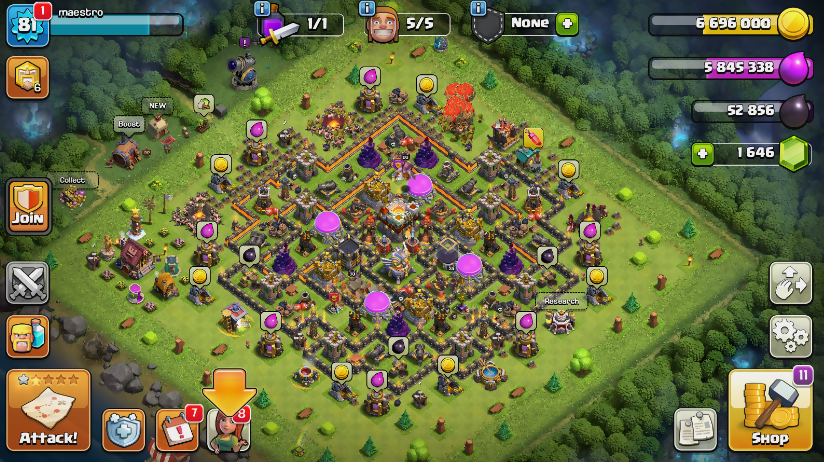The height and width of the screenshot is (462, 824).
Task: Open the notes clipboard beside Shop
Action: point(694,429)
